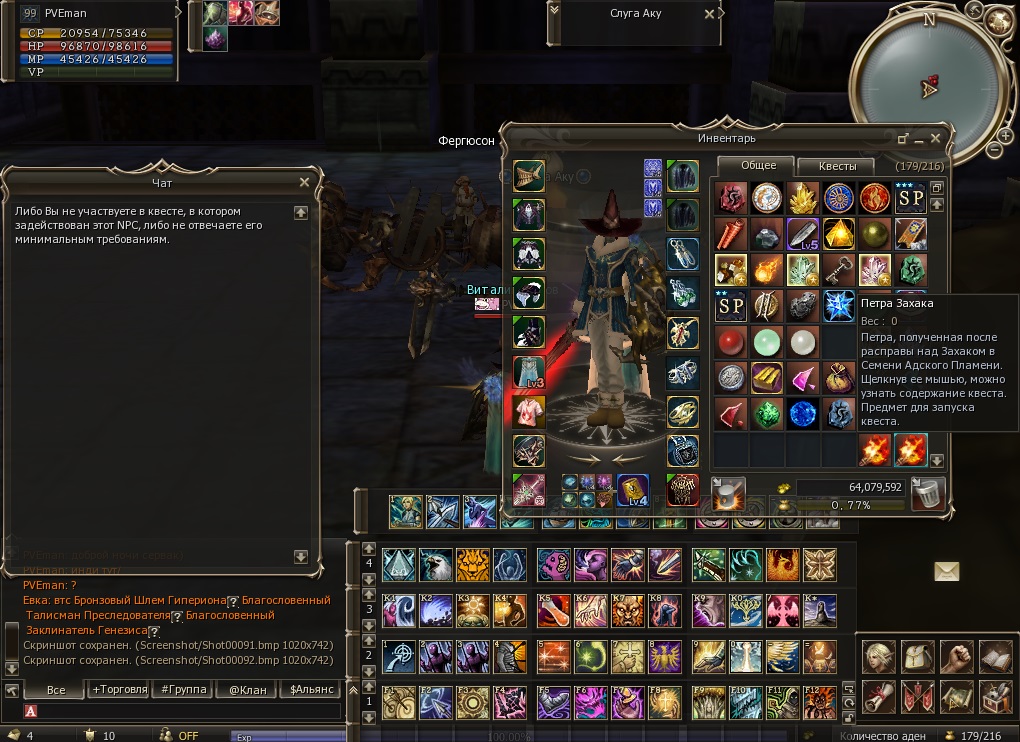
Task: Select the blue star crystal item slot
Action: [x=838, y=306]
